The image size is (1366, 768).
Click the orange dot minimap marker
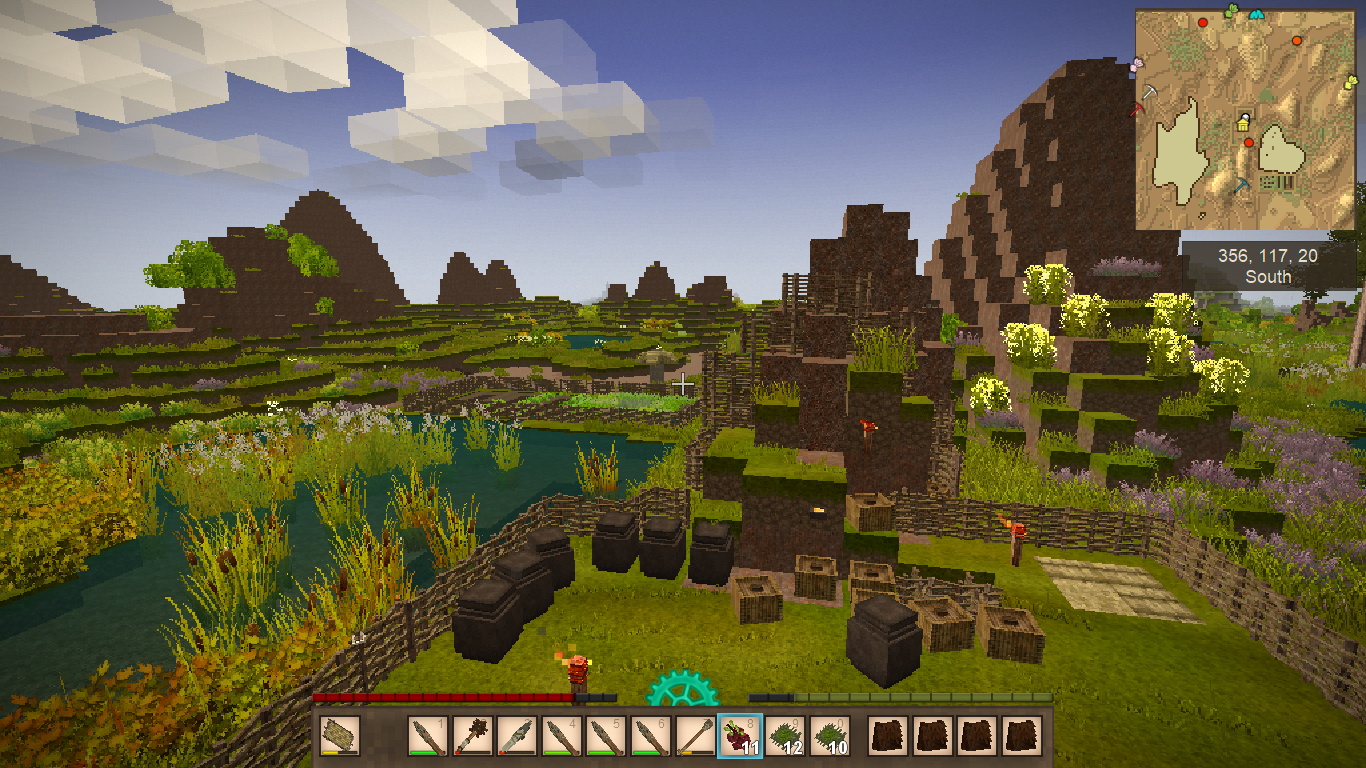1297,41
